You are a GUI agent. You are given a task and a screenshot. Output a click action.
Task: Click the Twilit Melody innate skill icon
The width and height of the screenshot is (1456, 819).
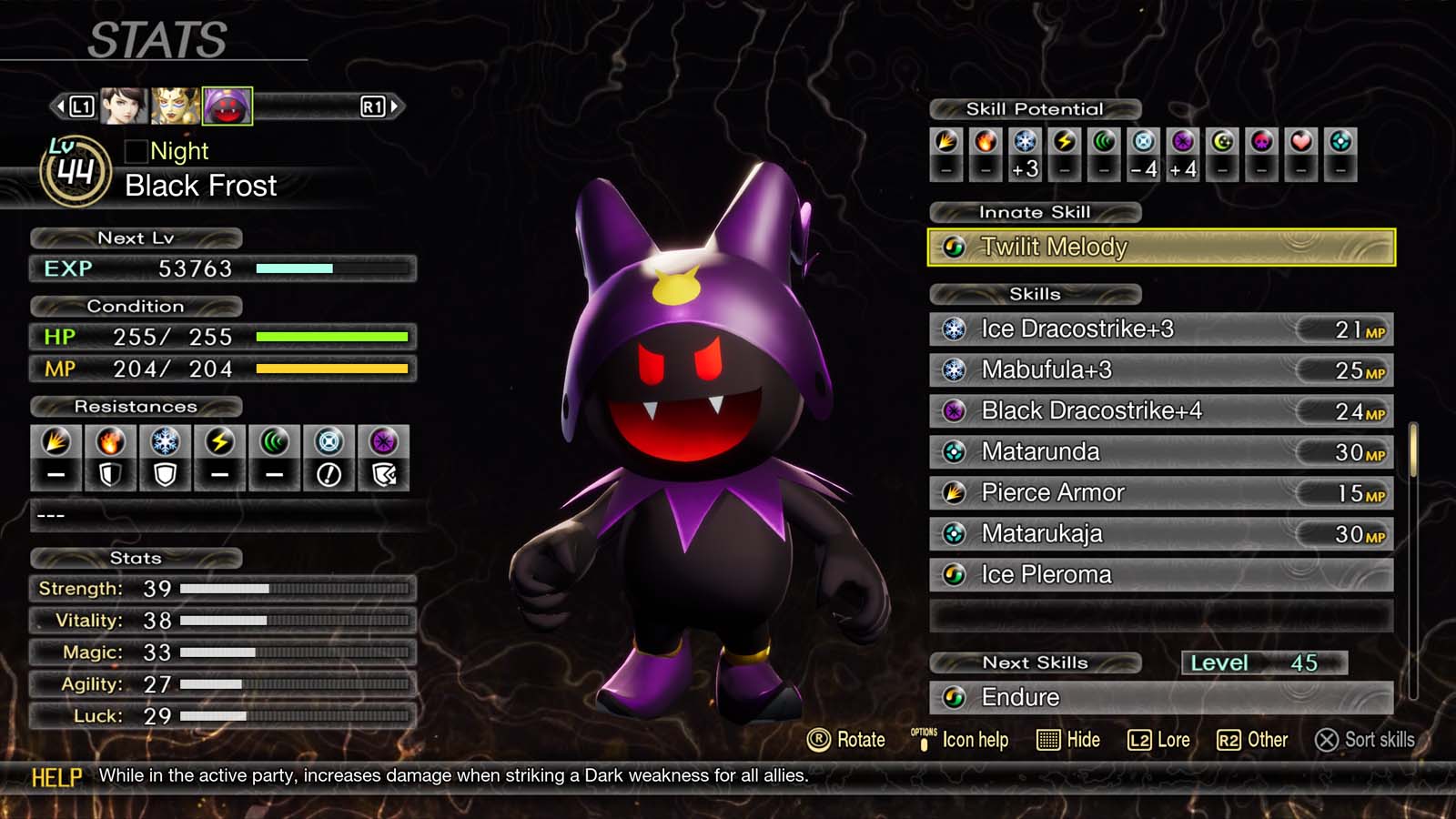(954, 247)
